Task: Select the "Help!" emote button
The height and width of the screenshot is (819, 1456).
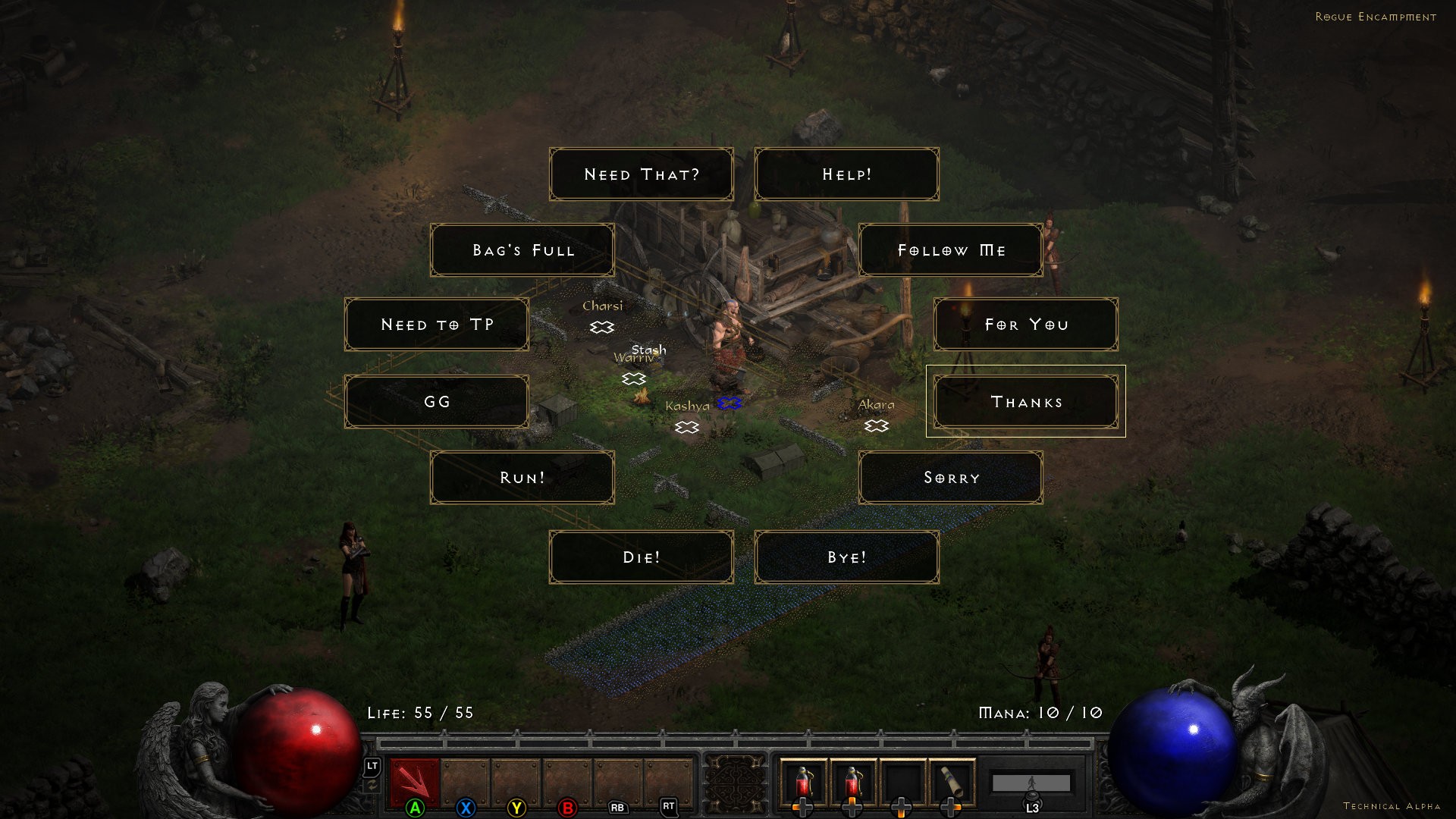Action: (846, 174)
